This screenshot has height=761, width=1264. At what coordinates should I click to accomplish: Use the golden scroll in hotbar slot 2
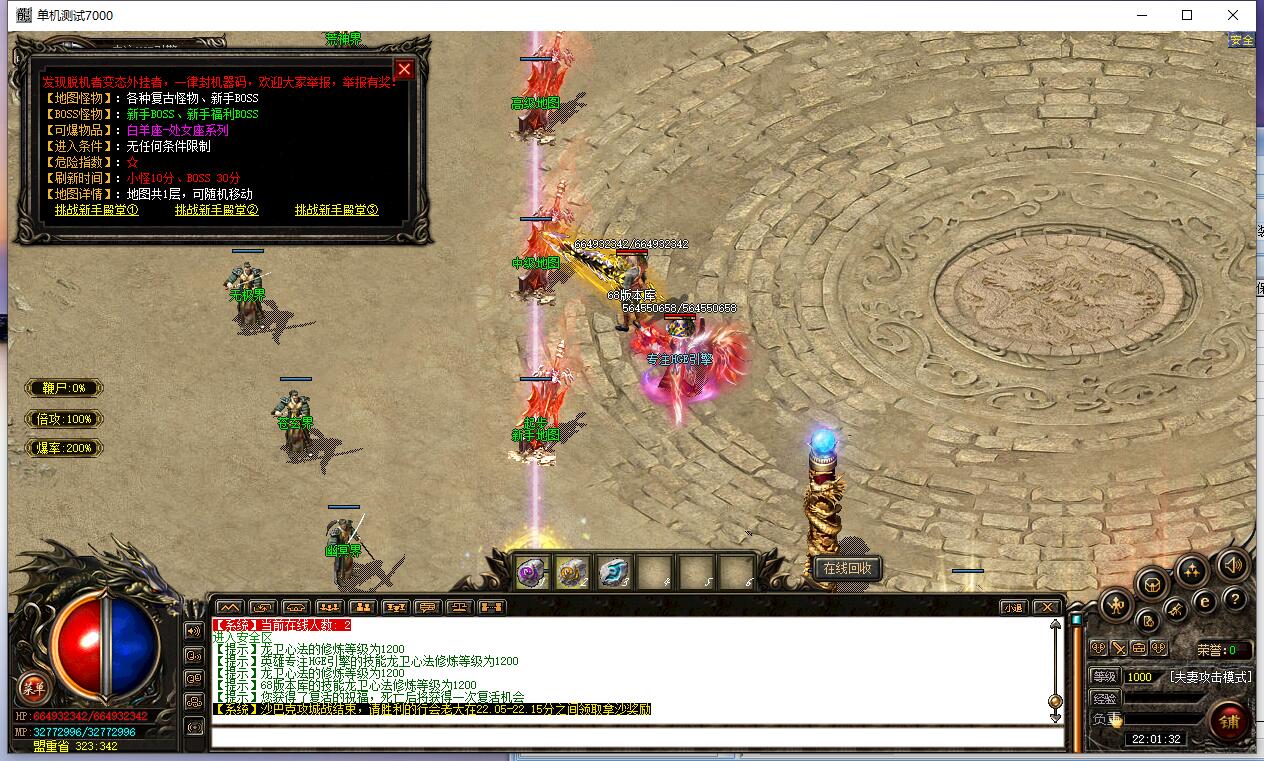[x=573, y=573]
